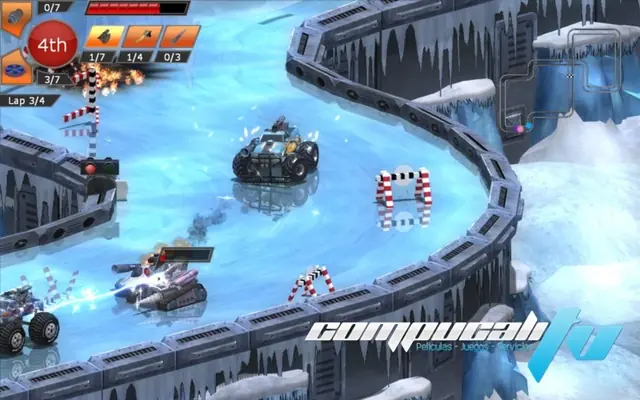Screen dimensions: 640x400
Task: Select the machine gun weapon icon
Action: click(x=105, y=37)
